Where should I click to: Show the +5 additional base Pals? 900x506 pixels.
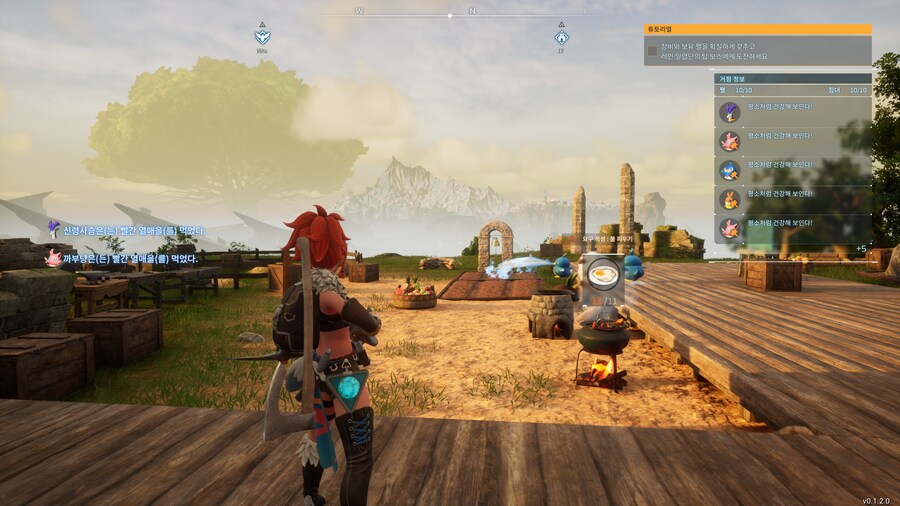point(861,248)
